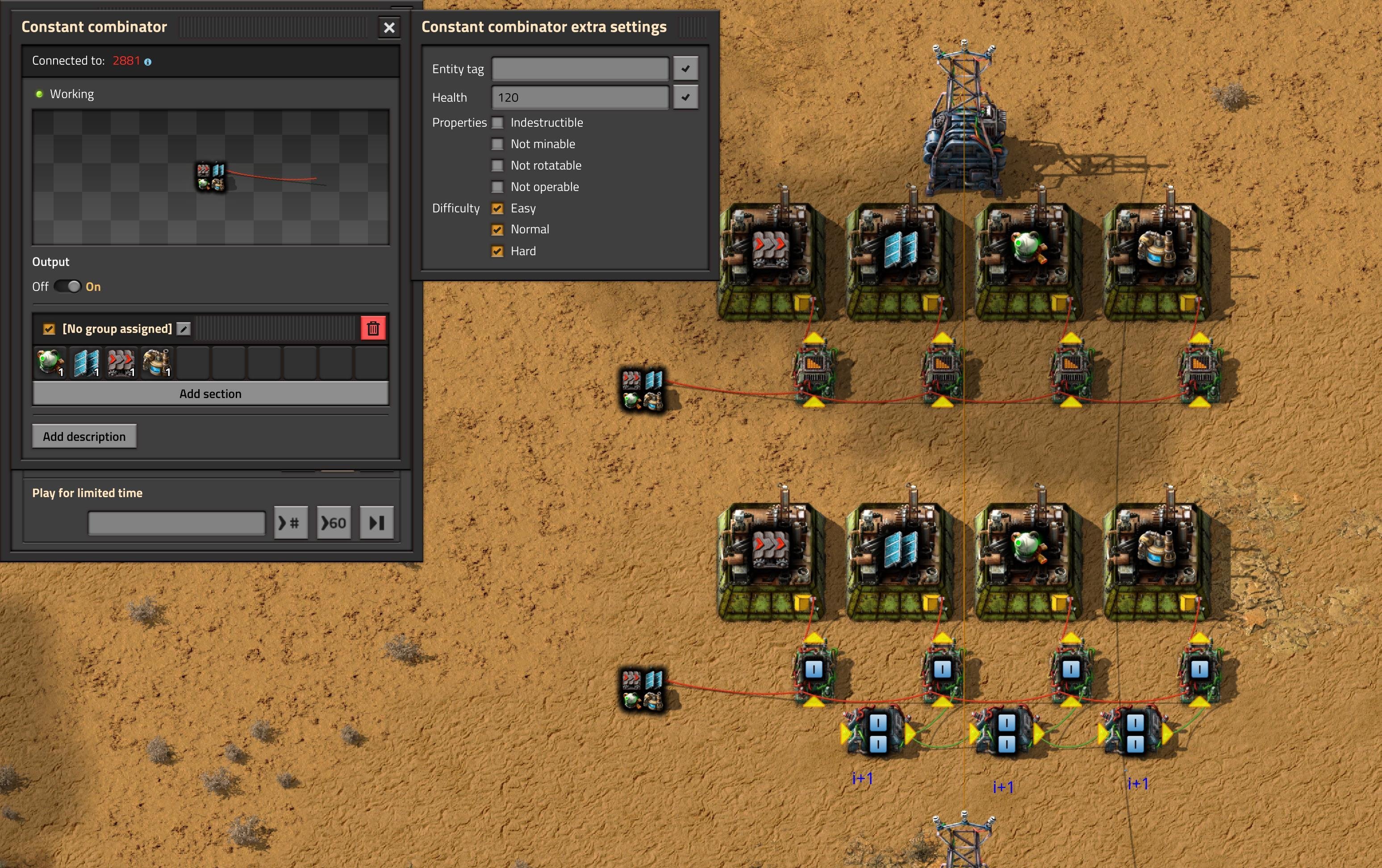Enable the Indestructible property
This screenshot has width=1382, height=868.
pyautogui.click(x=497, y=123)
